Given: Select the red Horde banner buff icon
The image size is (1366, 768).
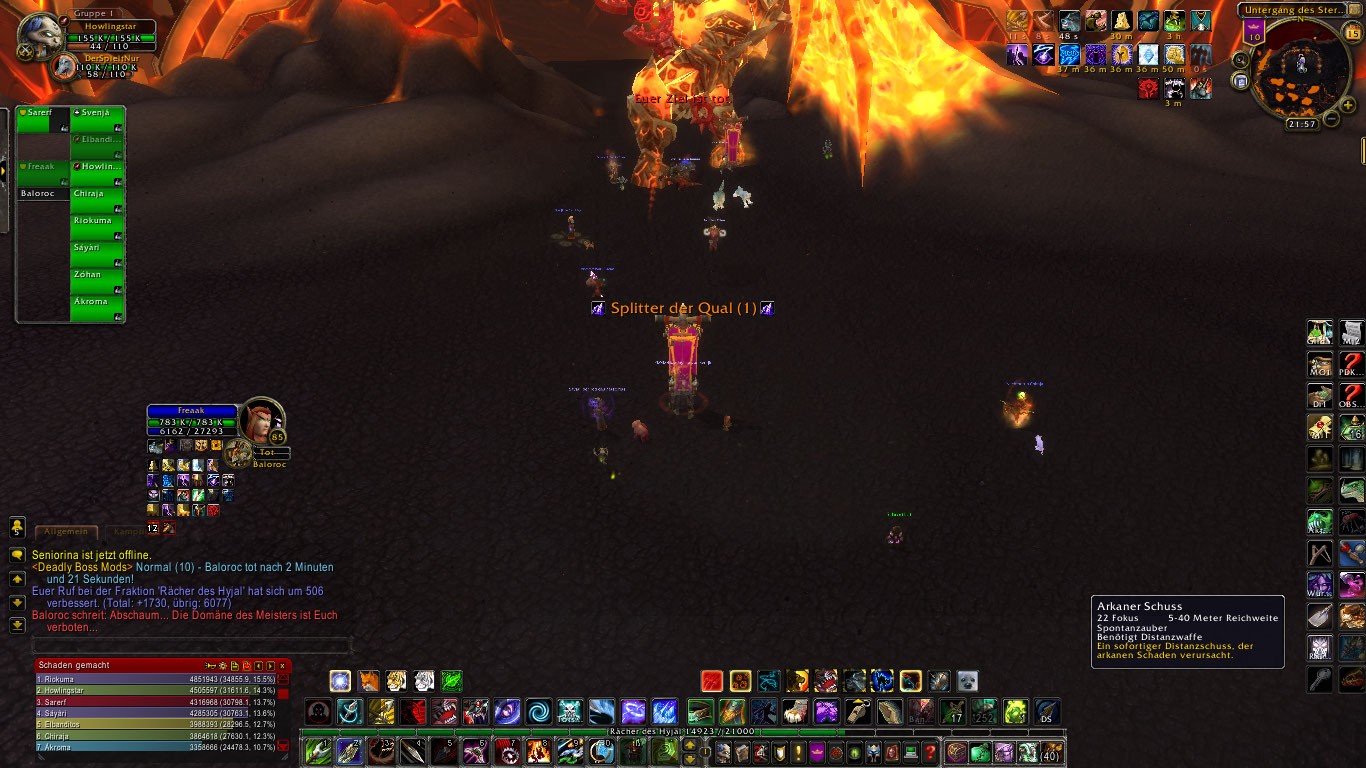Looking at the screenshot, I should click(x=1149, y=88).
